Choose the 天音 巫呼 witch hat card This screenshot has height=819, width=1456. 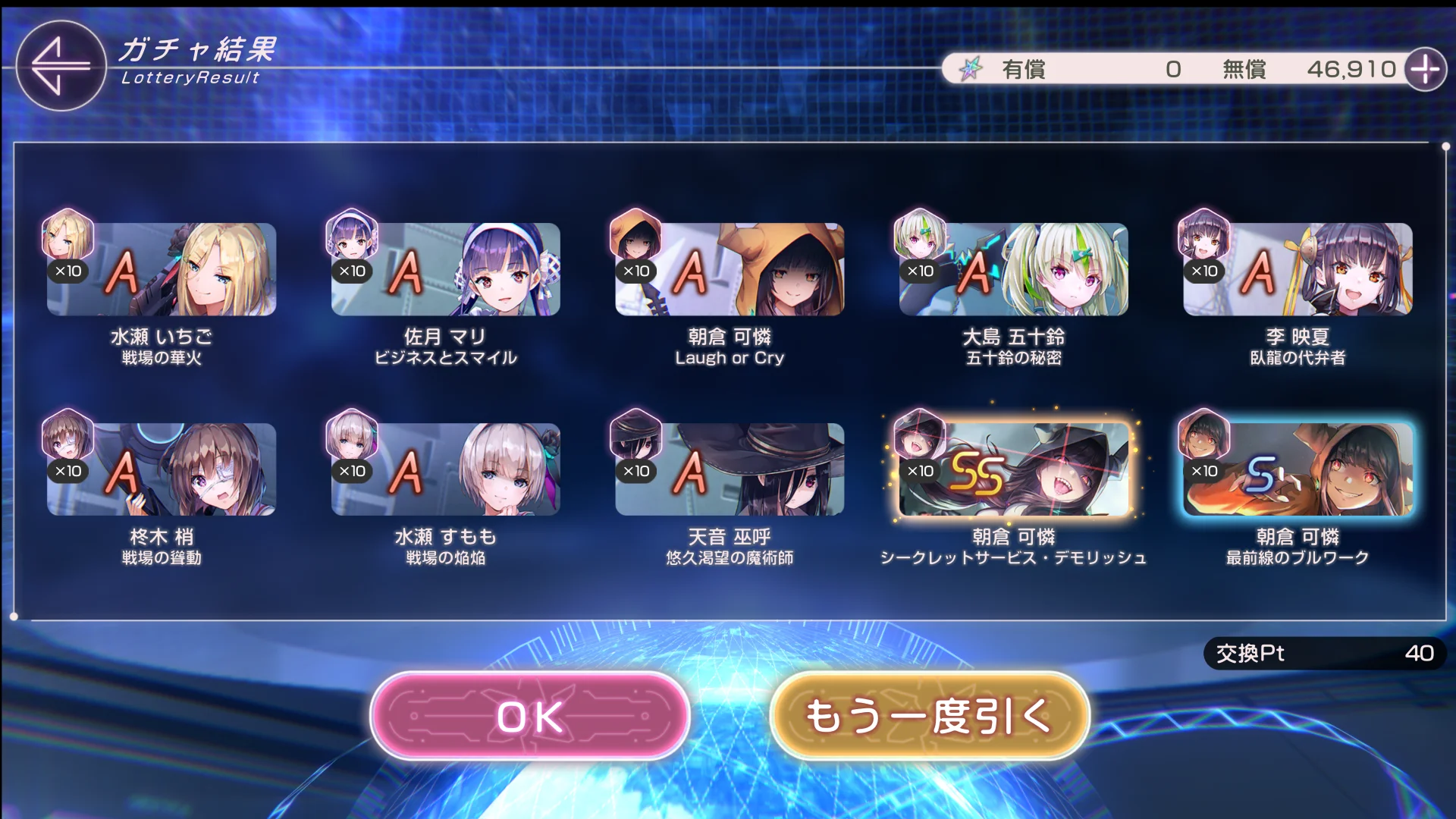730,469
